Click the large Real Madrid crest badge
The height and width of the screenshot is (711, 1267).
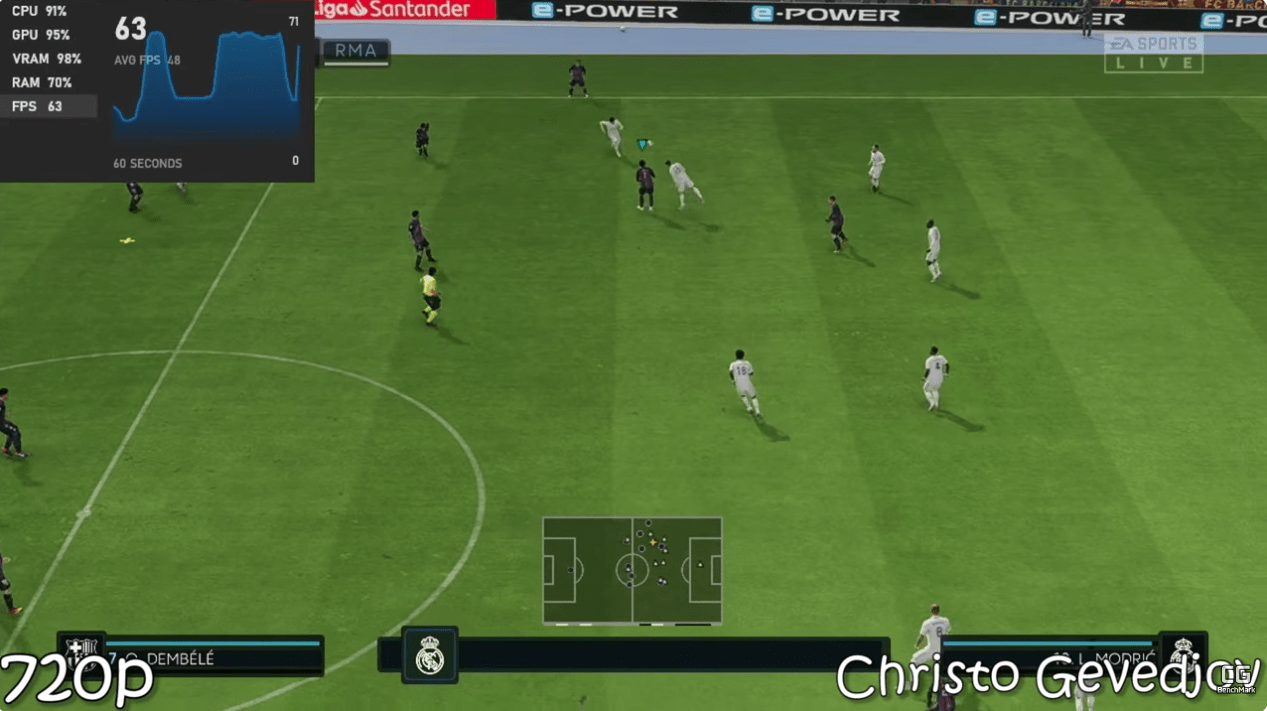point(430,655)
